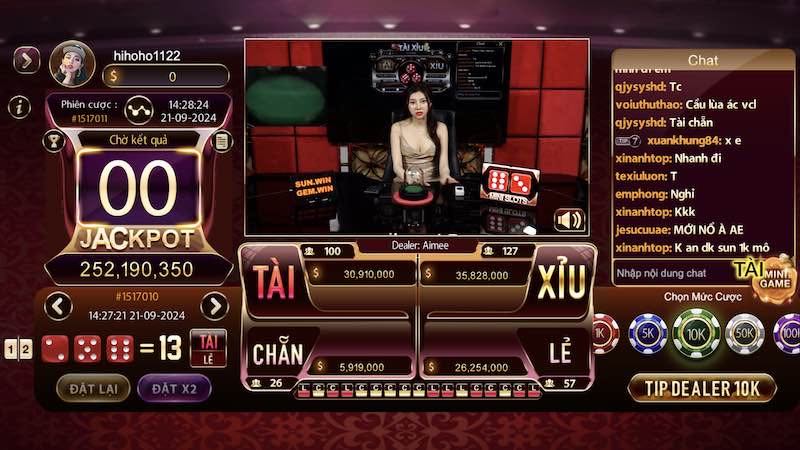Place a bet on TÀI
The width and height of the screenshot is (800, 450).
(275, 283)
